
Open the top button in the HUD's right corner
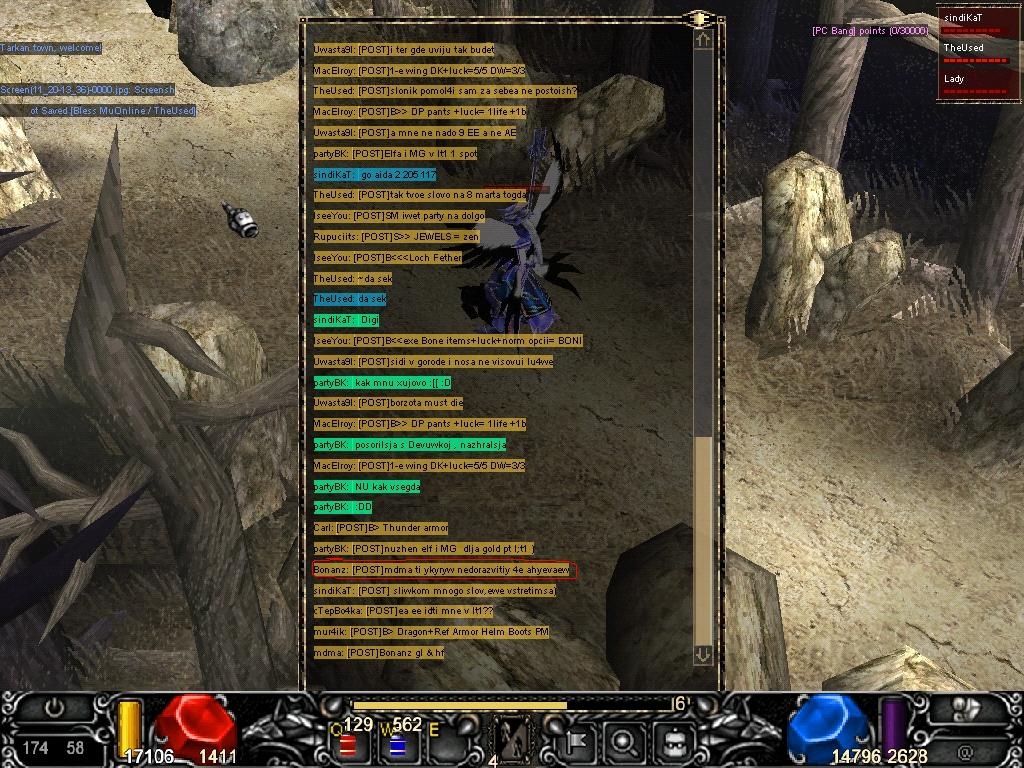coord(964,708)
